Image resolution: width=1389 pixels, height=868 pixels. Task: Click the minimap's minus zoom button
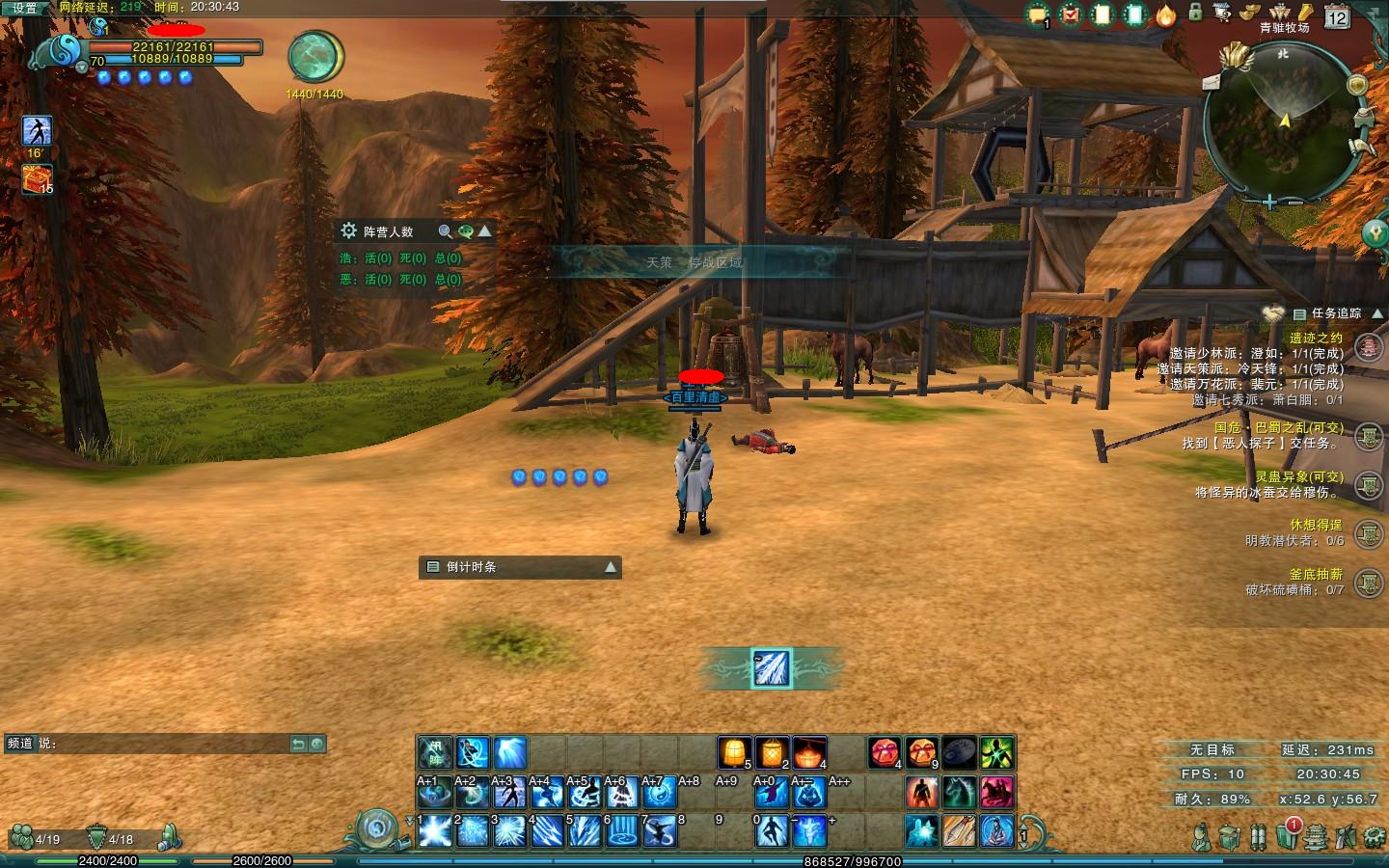(x=1294, y=203)
